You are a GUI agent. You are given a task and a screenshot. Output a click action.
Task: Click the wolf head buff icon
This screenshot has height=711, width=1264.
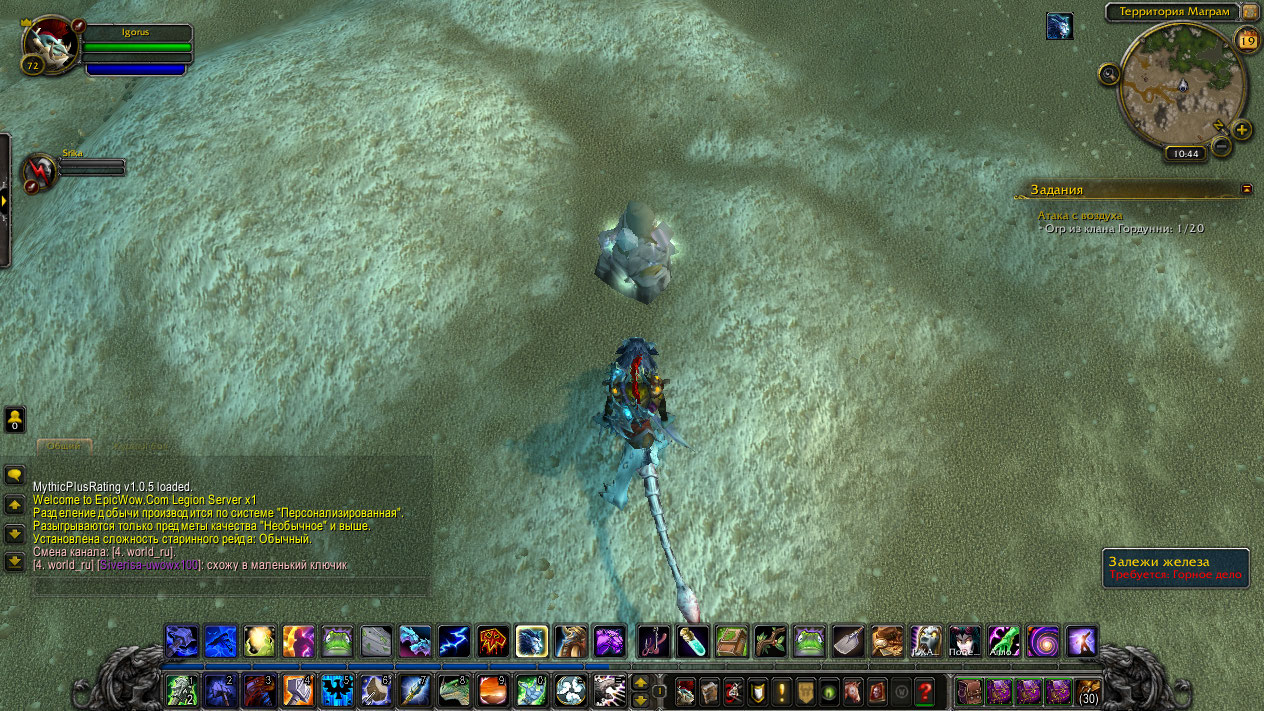coord(1059,26)
